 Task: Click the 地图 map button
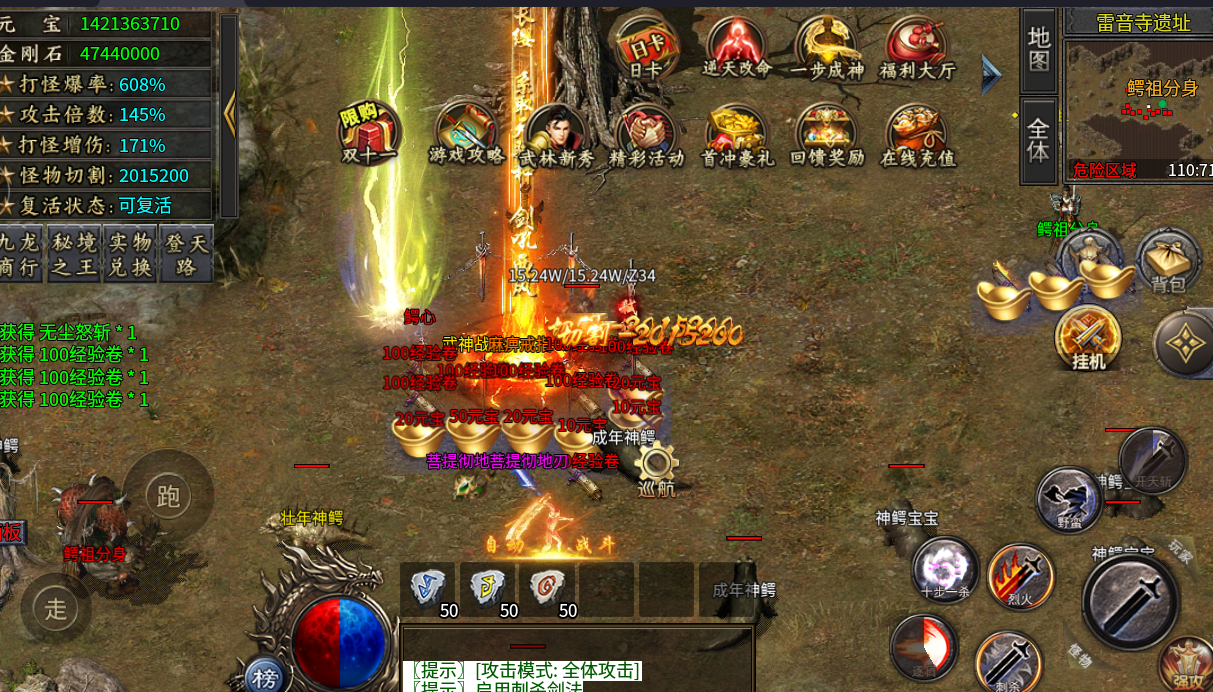(1039, 50)
